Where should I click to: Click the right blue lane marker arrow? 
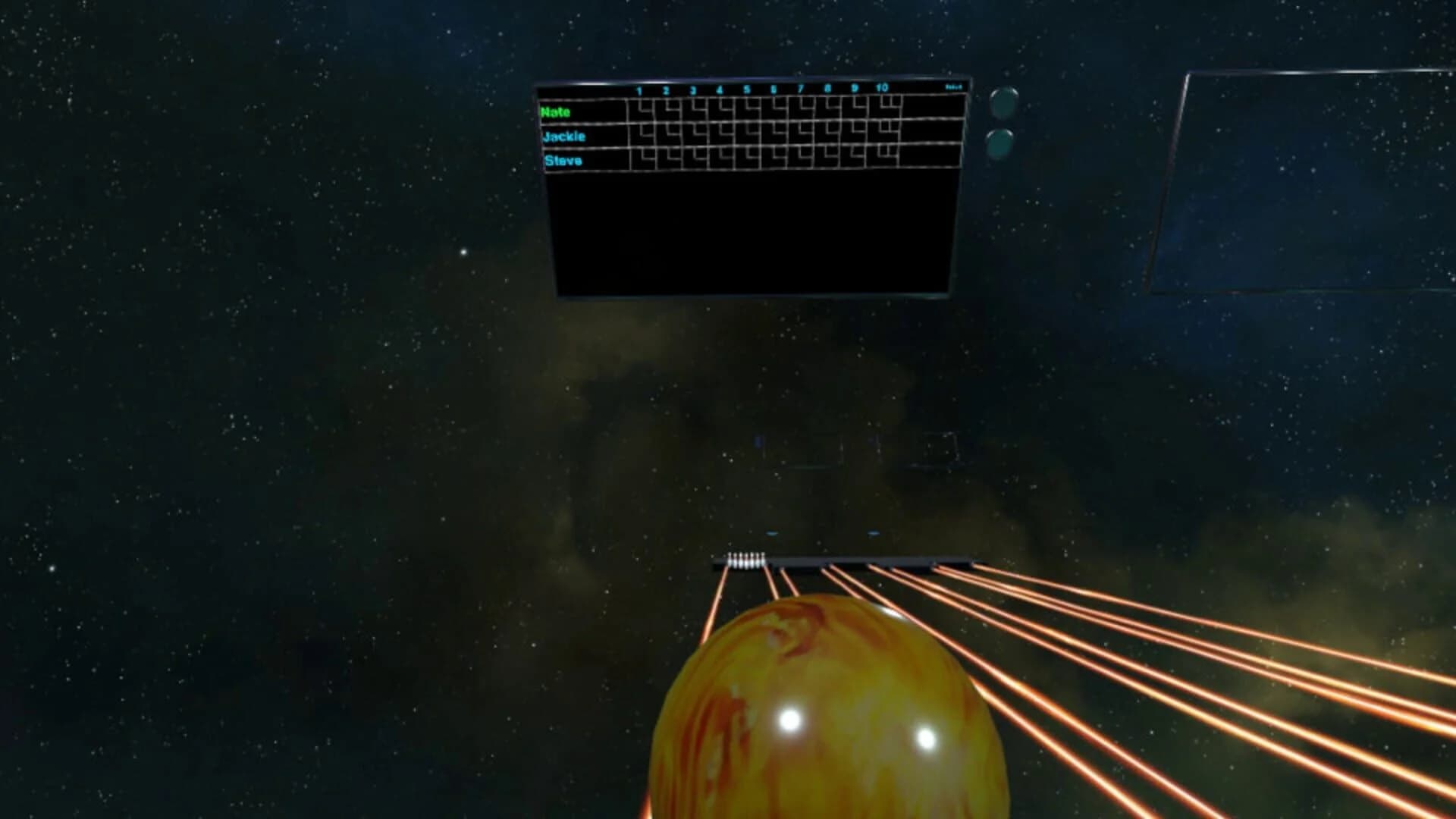tap(873, 532)
